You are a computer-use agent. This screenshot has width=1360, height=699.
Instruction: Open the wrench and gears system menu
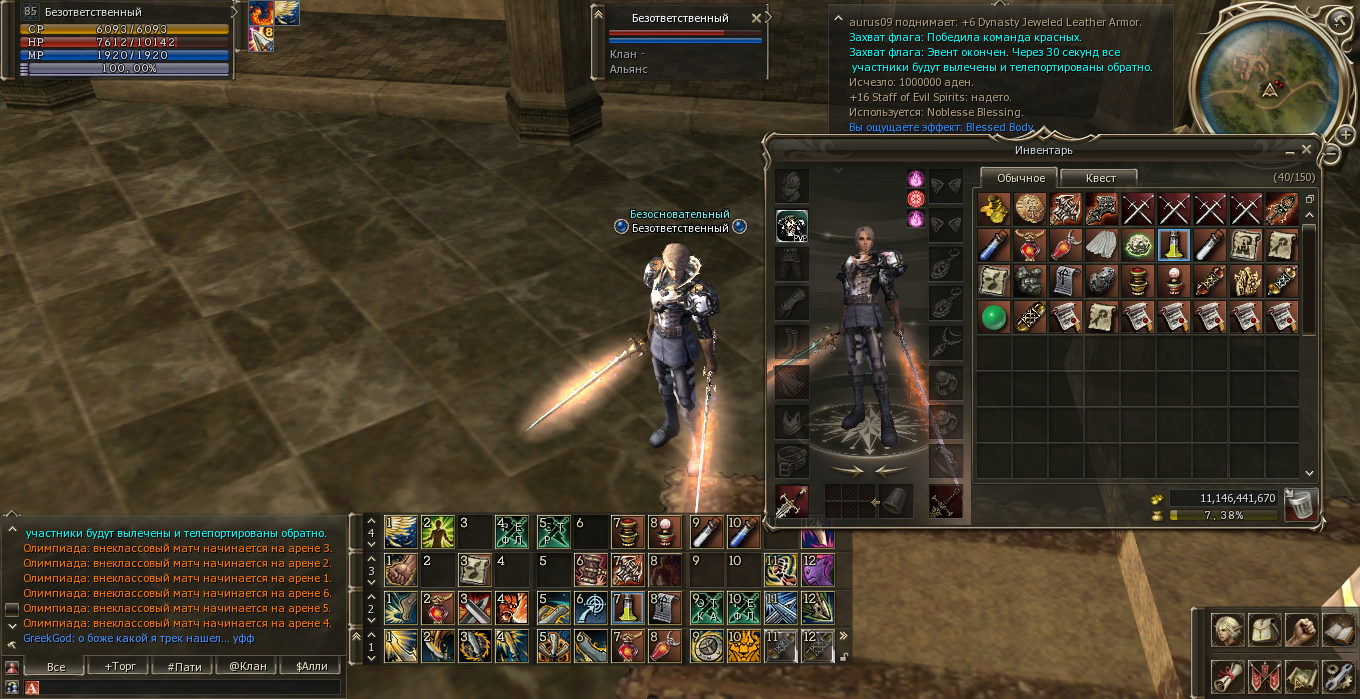[x=1337, y=676]
